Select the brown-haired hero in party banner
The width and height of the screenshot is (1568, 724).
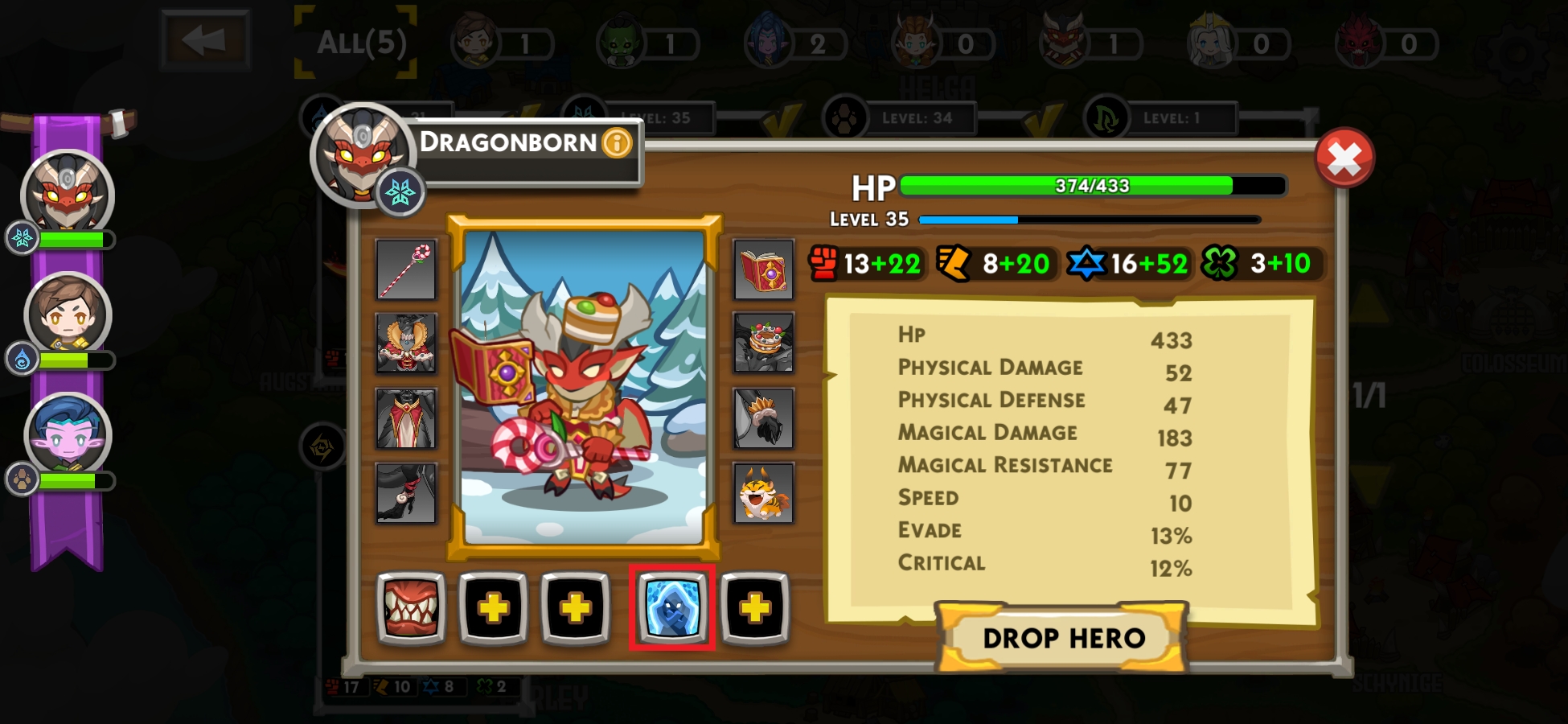(x=68, y=315)
